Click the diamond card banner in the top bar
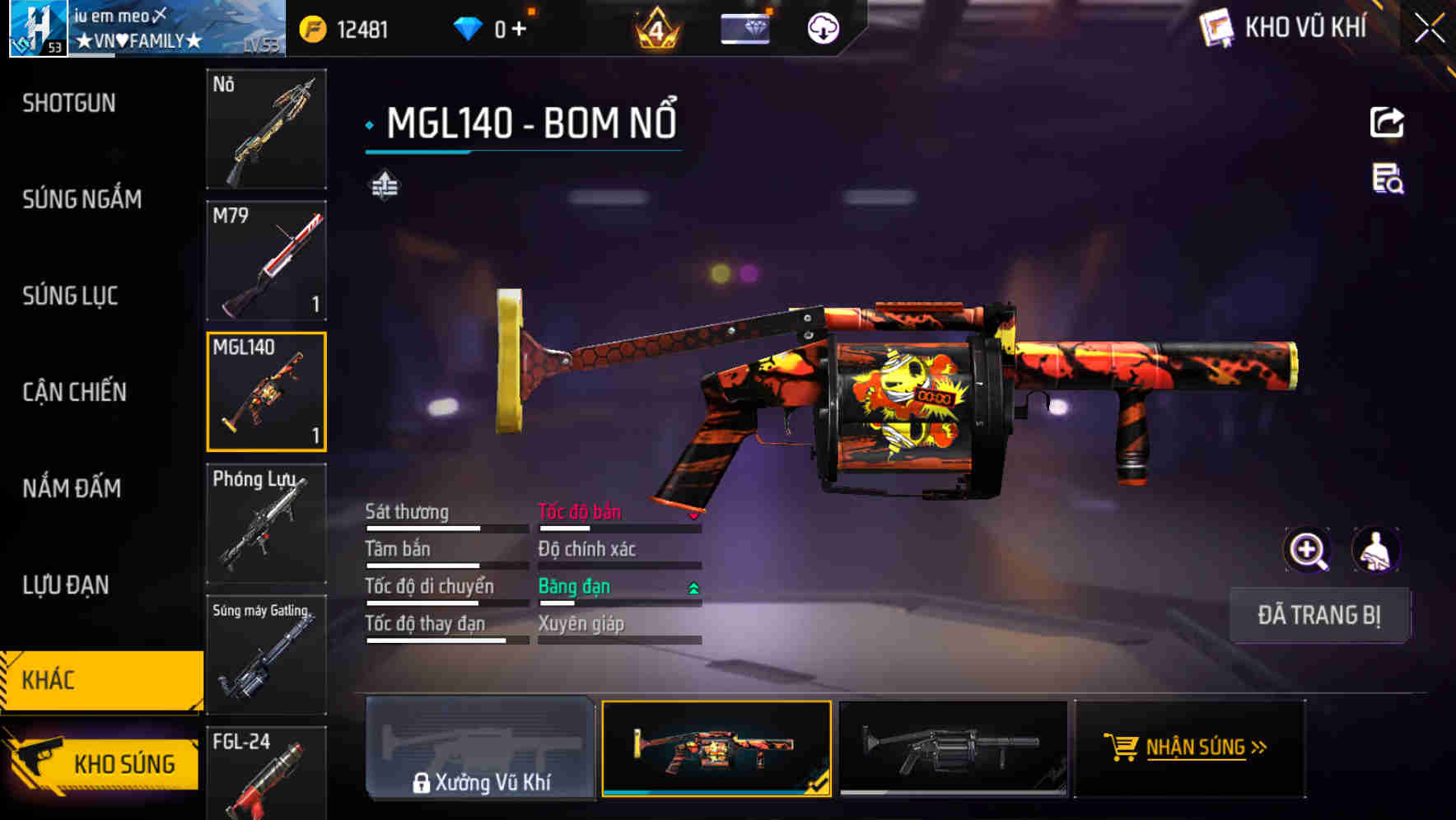The image size is (1456, 820). (745, 27)
